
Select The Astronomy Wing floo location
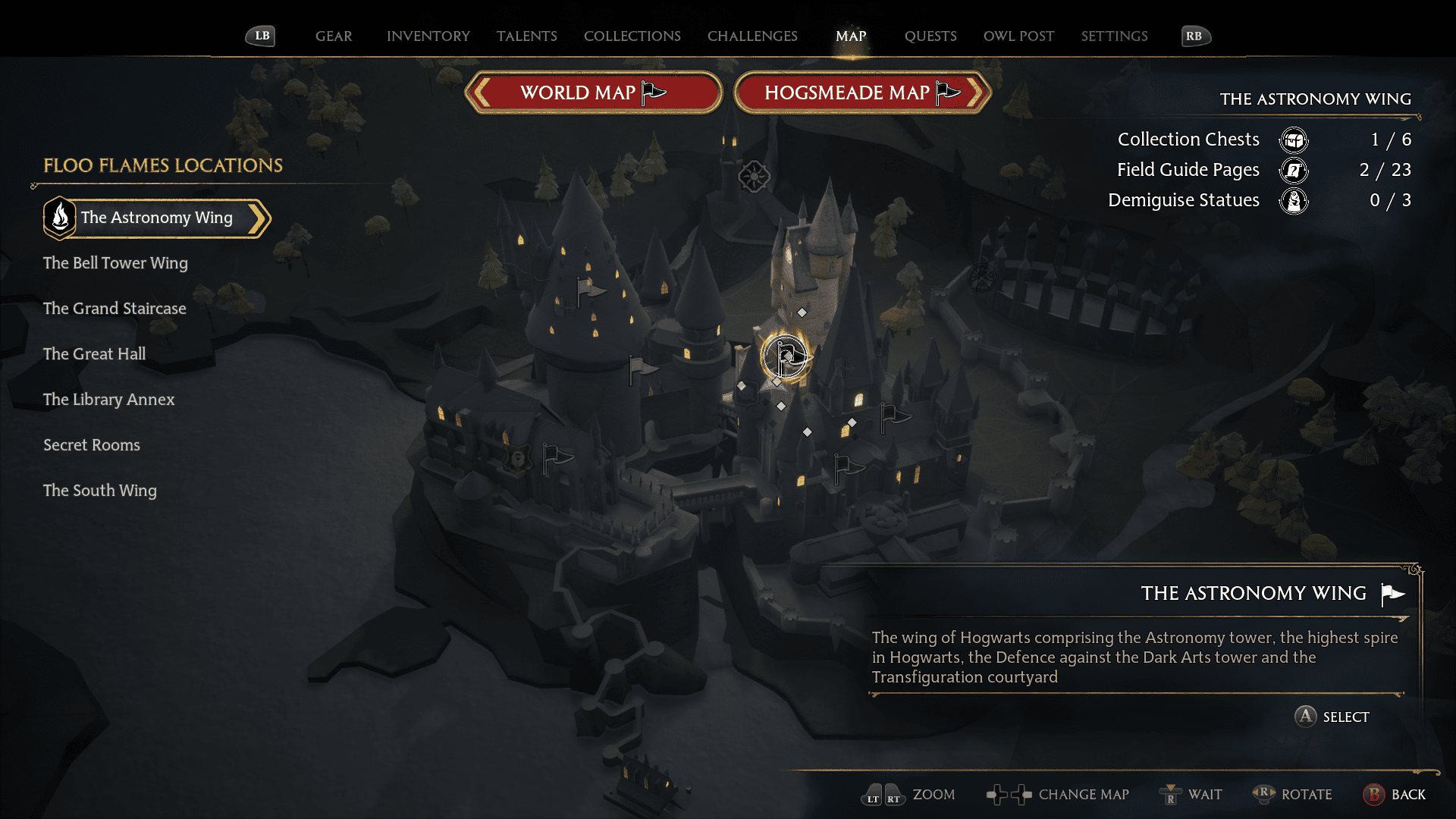click(157, 218)
